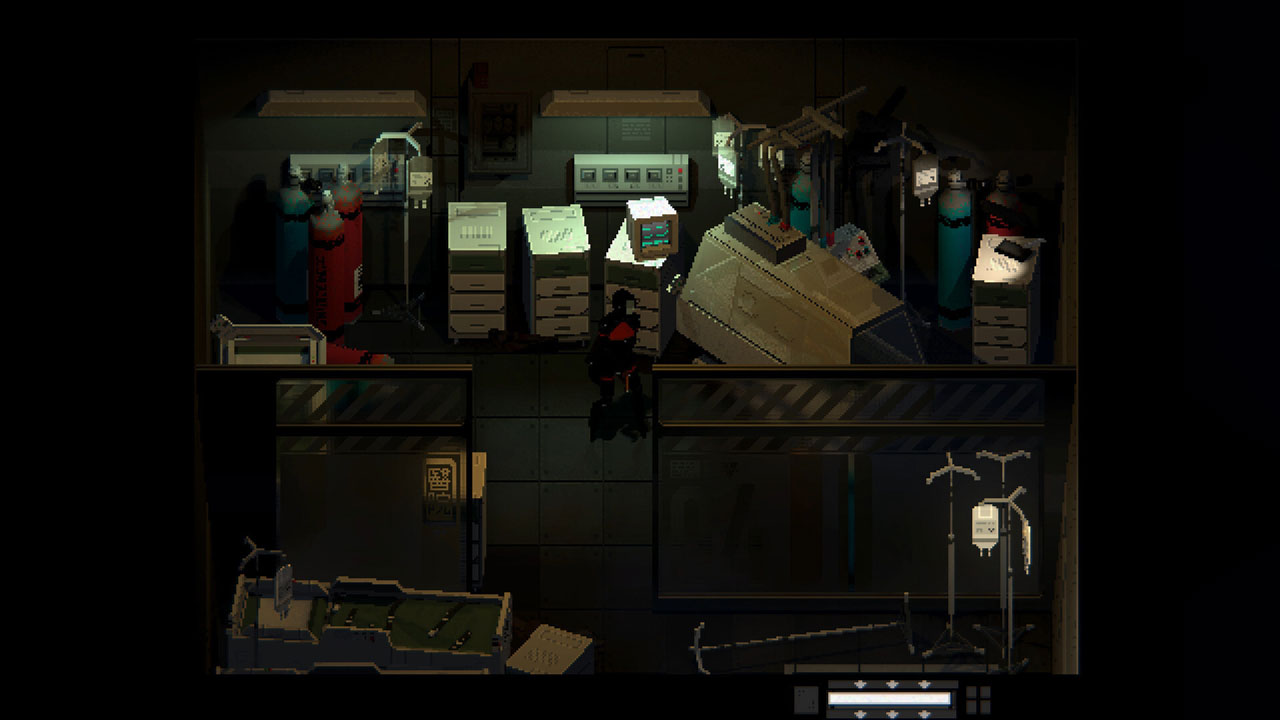The image size is (1280, 720).
Task: Select the IV drip bag hanging on the stand
Action: (985, 525)
